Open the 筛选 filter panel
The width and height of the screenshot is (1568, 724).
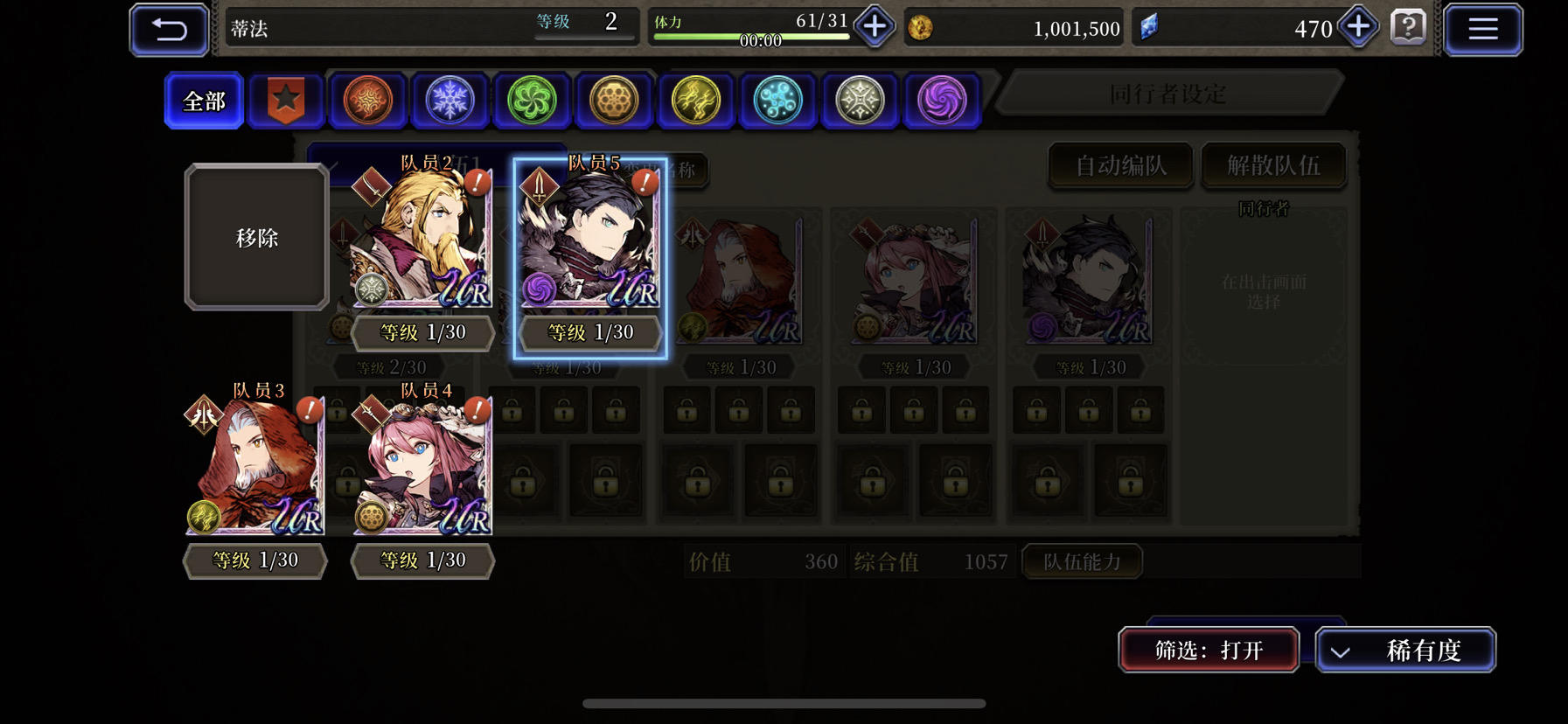pos(1209,650)
